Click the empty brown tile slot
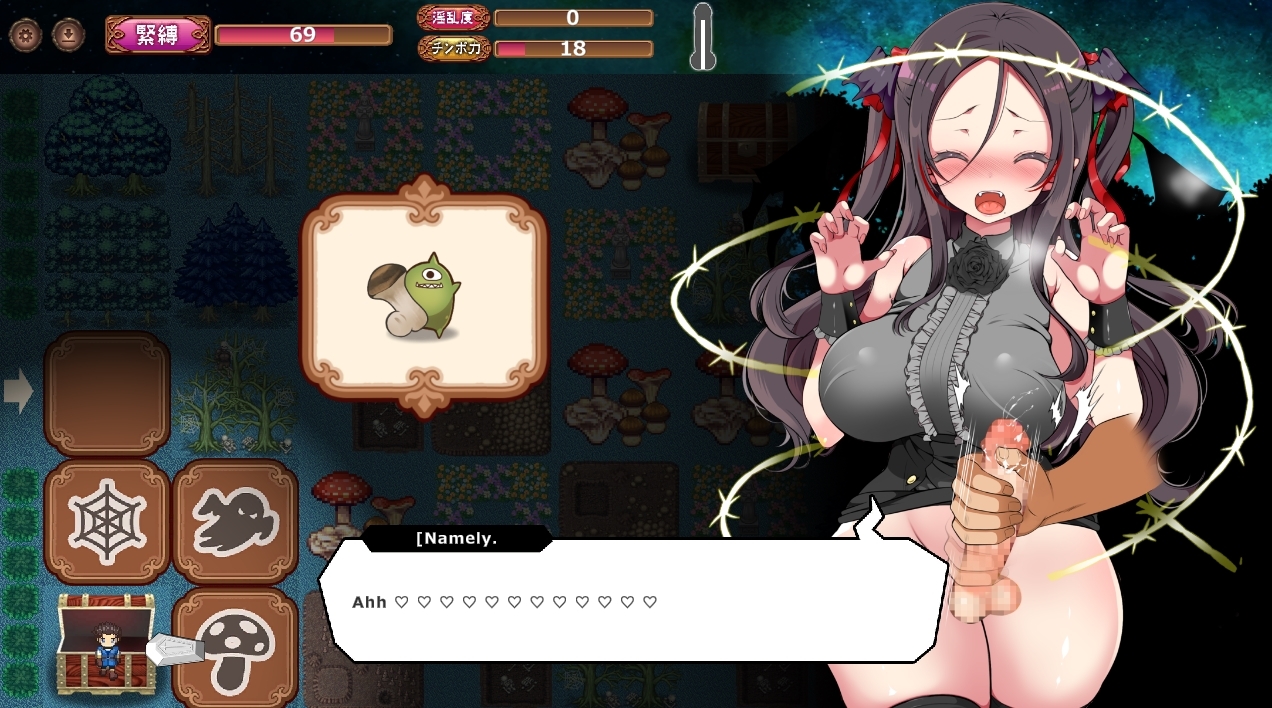Image resolution: width=1272 pixels, height=708 pixels. (x=106, y=394)
